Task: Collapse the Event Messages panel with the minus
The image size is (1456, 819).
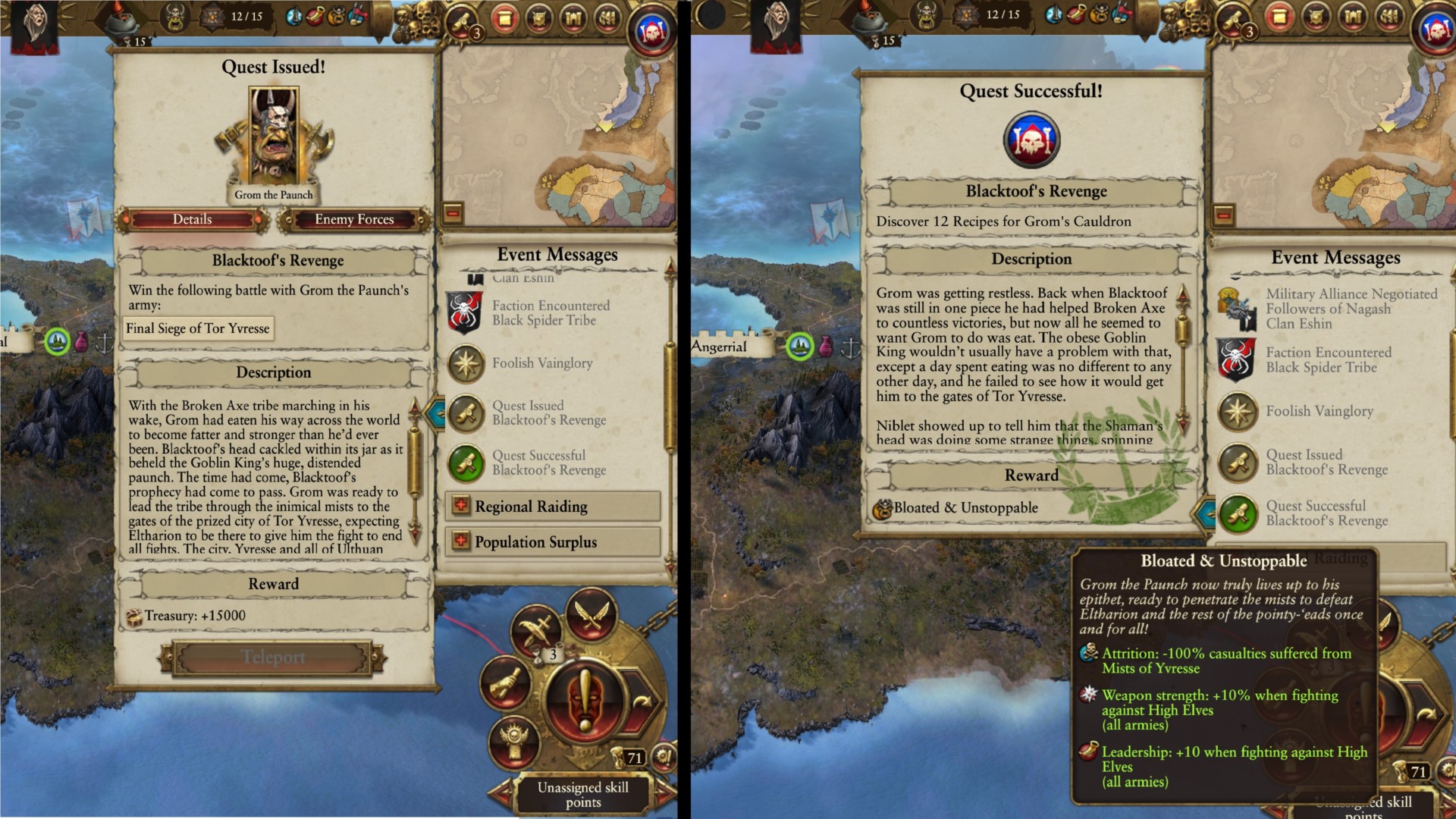Action: pyautogui.click(x=453, y=215)
